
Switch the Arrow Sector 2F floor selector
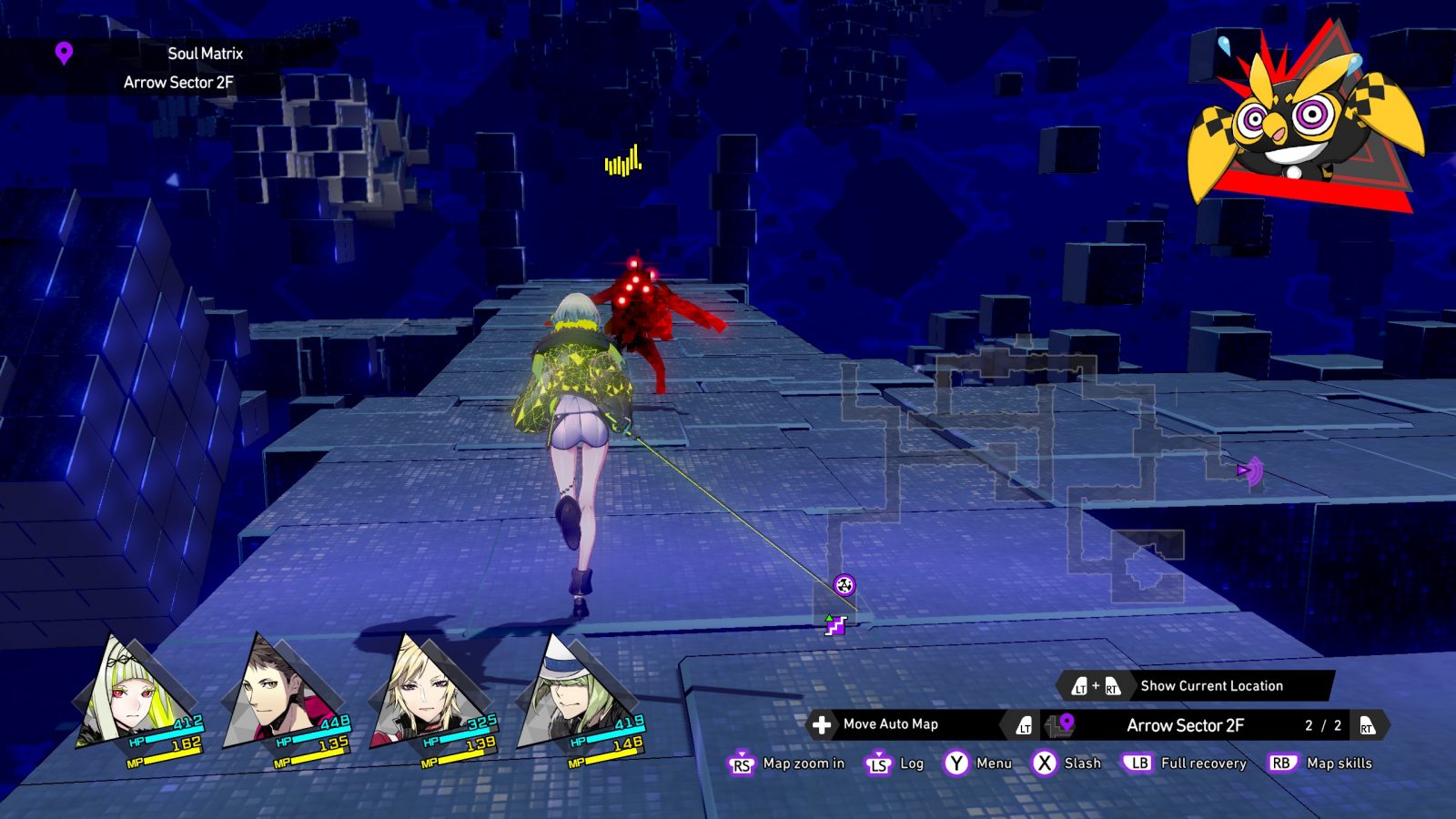1185,725
